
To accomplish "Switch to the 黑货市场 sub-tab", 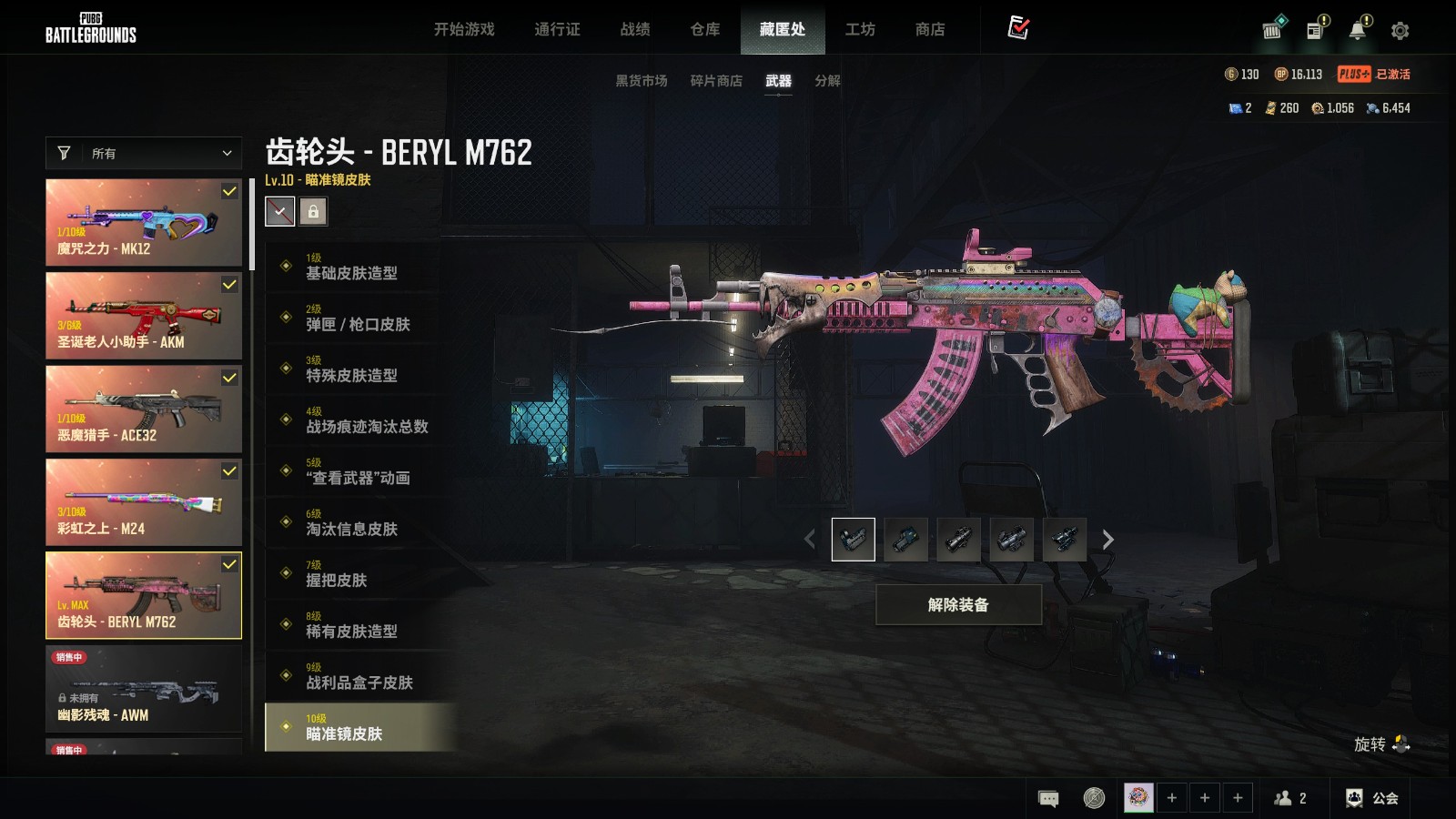I will coord(642,80).
